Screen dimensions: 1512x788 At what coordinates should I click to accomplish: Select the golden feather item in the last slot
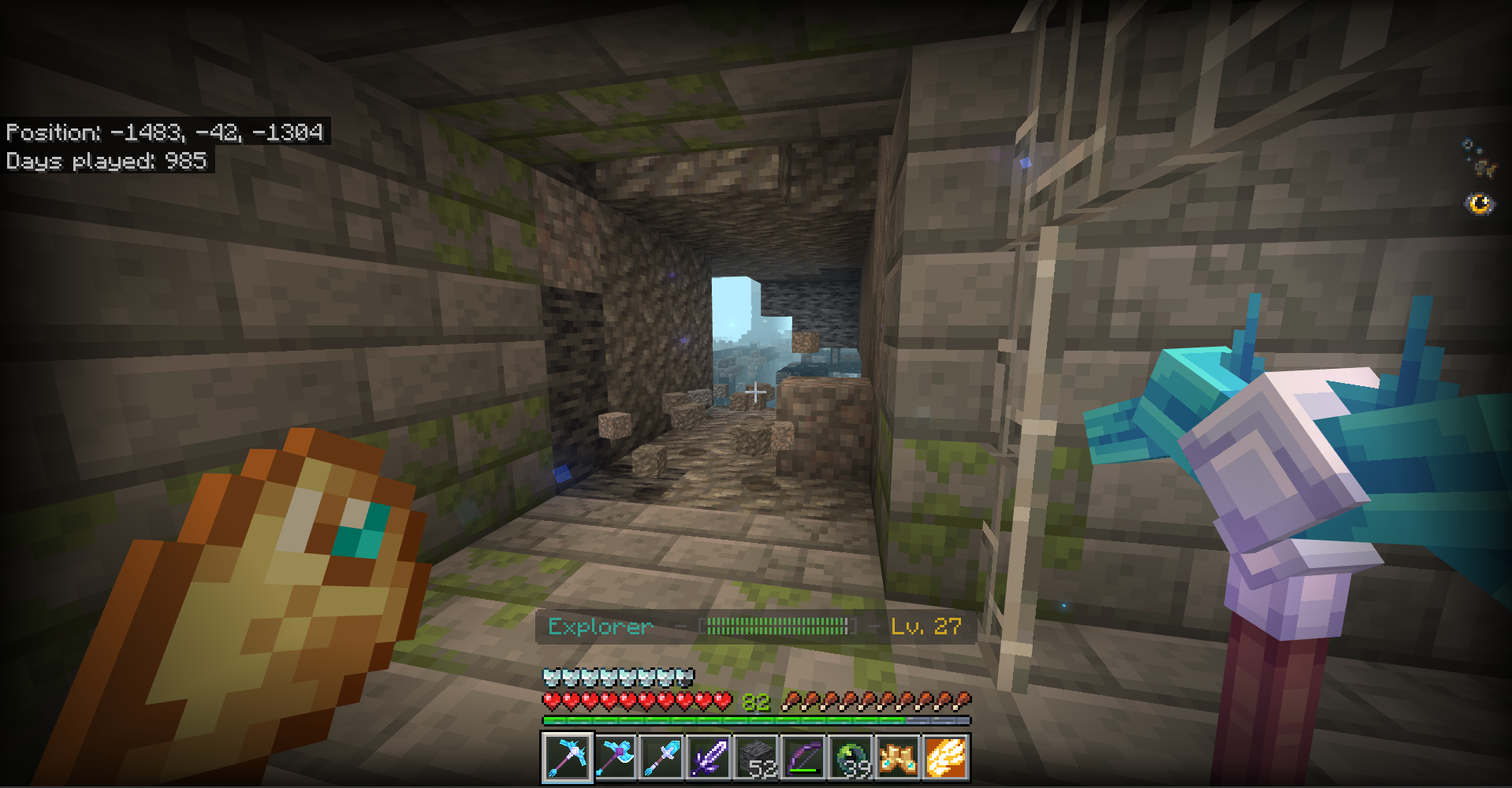[946, 756]
